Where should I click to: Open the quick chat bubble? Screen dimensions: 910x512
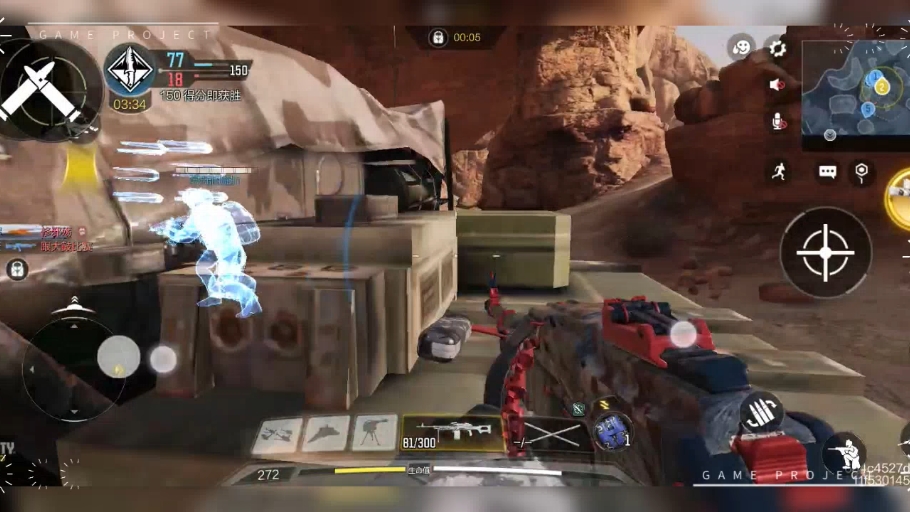(827, 172)
